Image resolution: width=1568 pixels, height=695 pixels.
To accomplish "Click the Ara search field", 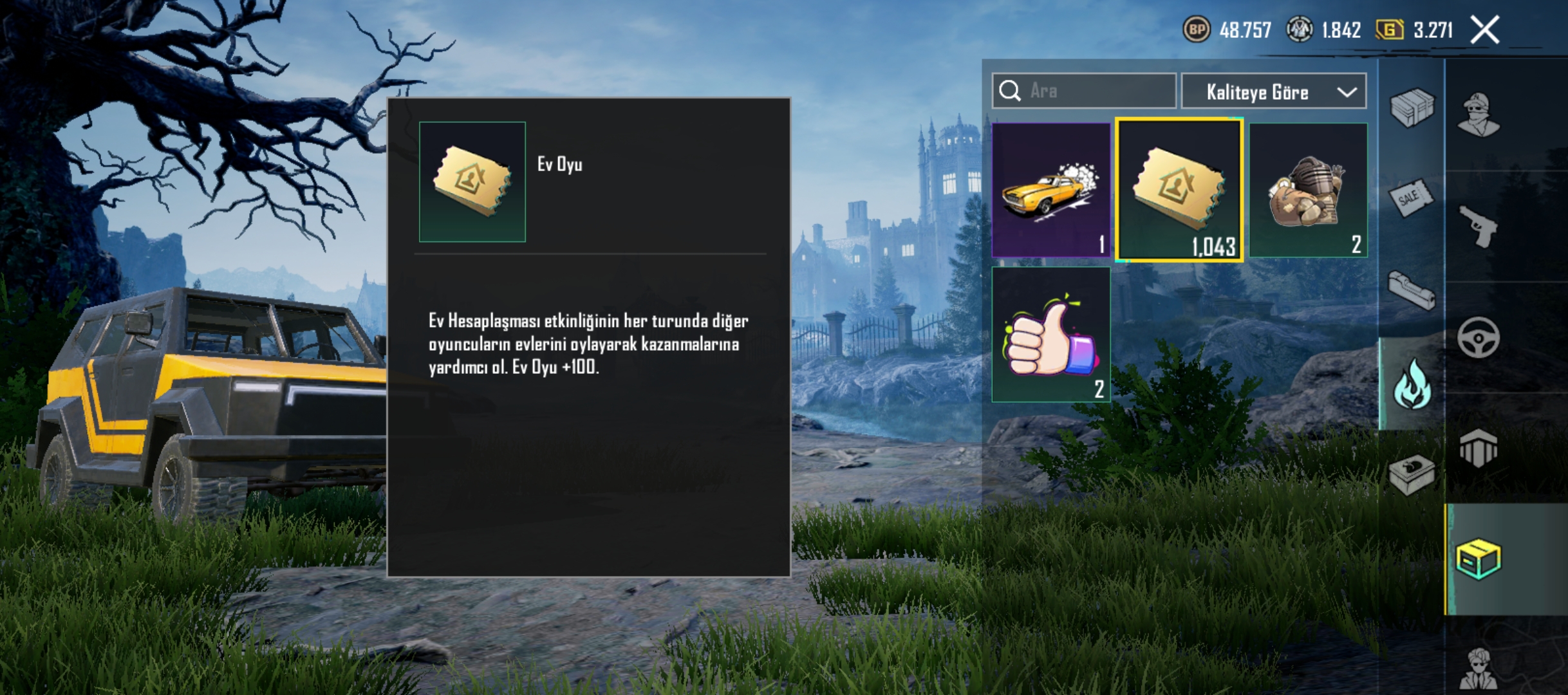I will pos(1094,91).
